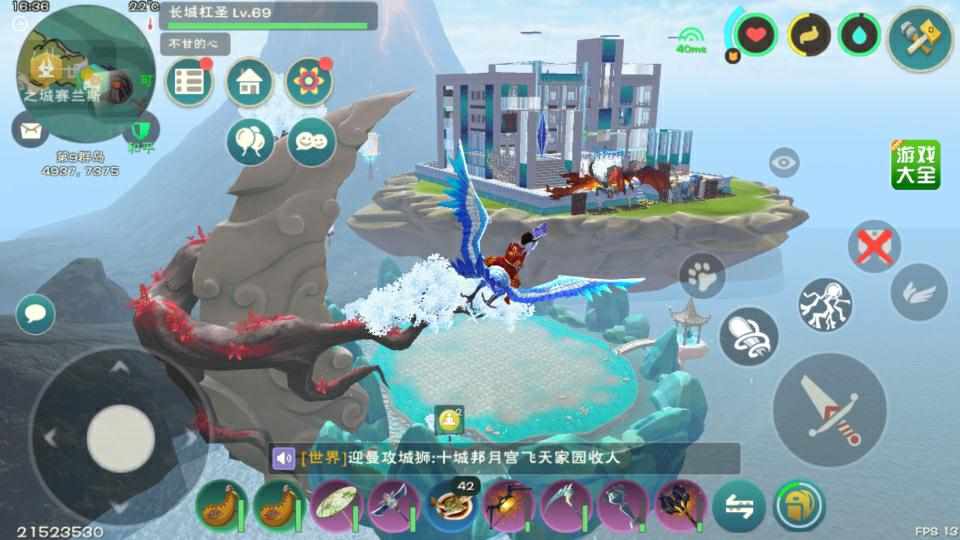The height and width of the screenshot is (540, 960).
Task: Toggle the eye visibility icon
Action: 784,162
